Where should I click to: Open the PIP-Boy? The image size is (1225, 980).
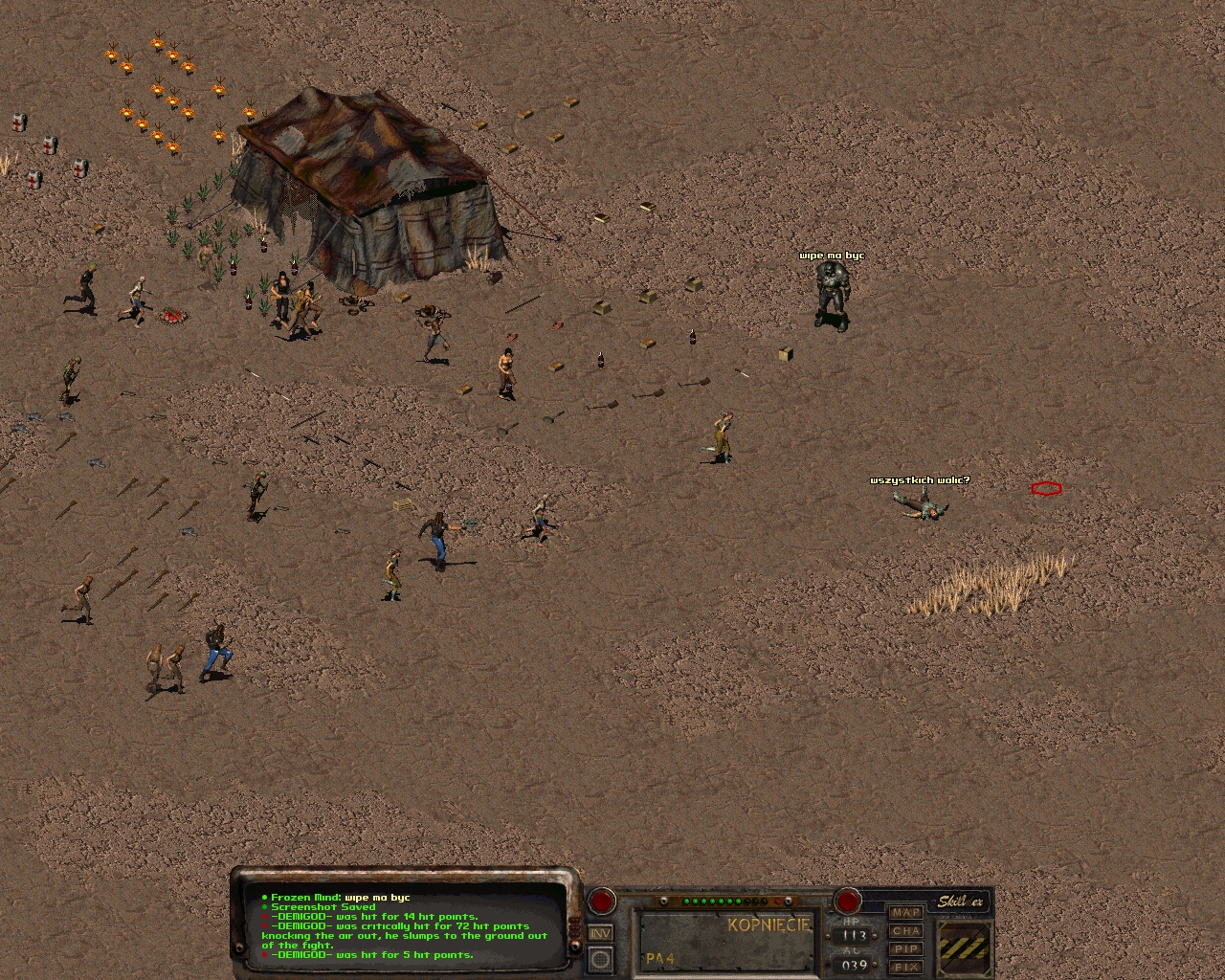coord(905,949)
